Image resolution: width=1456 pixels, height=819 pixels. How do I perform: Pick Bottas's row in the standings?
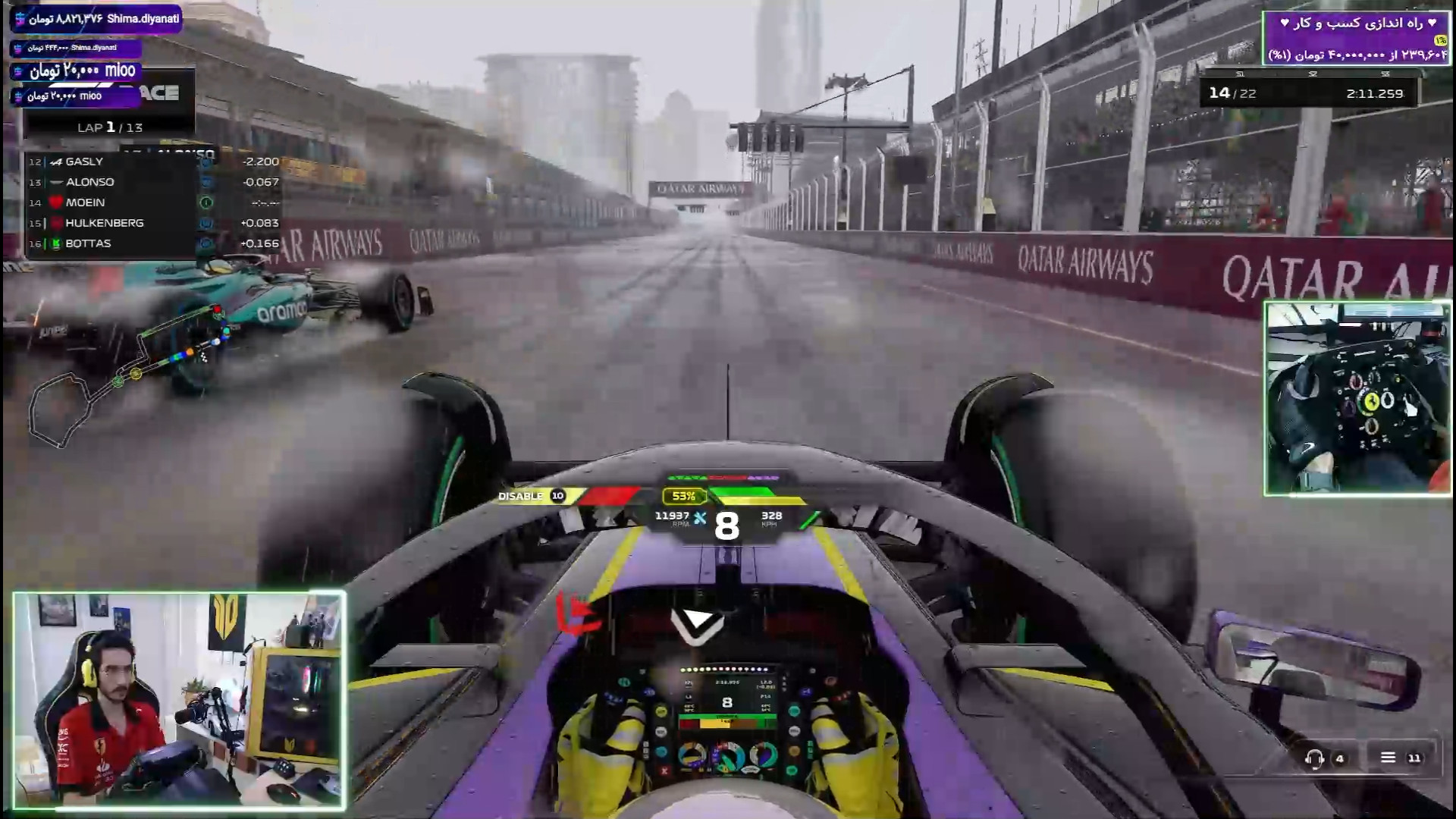(114, 243)
